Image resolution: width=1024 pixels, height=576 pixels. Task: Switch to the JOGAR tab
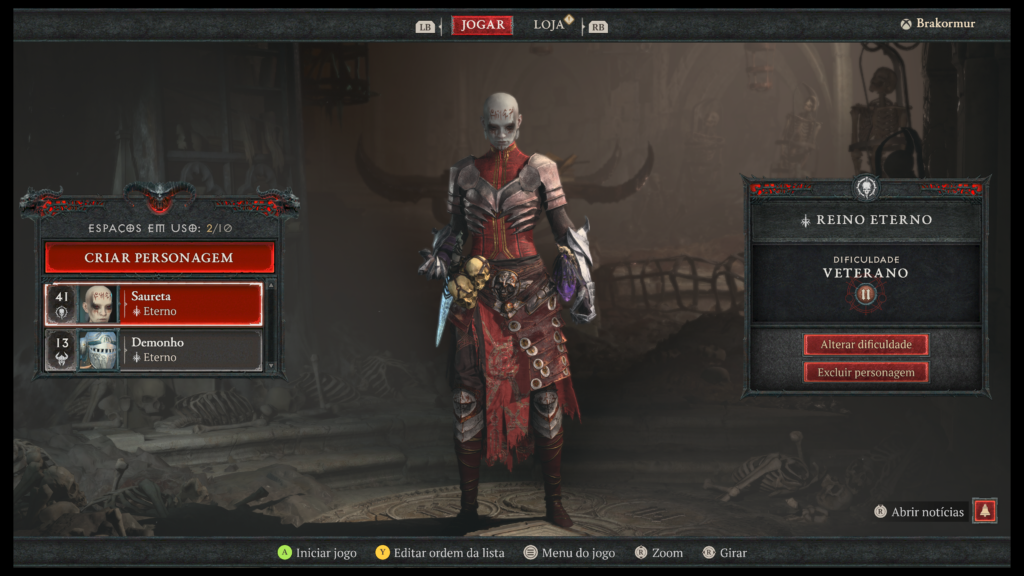(482, 25)
